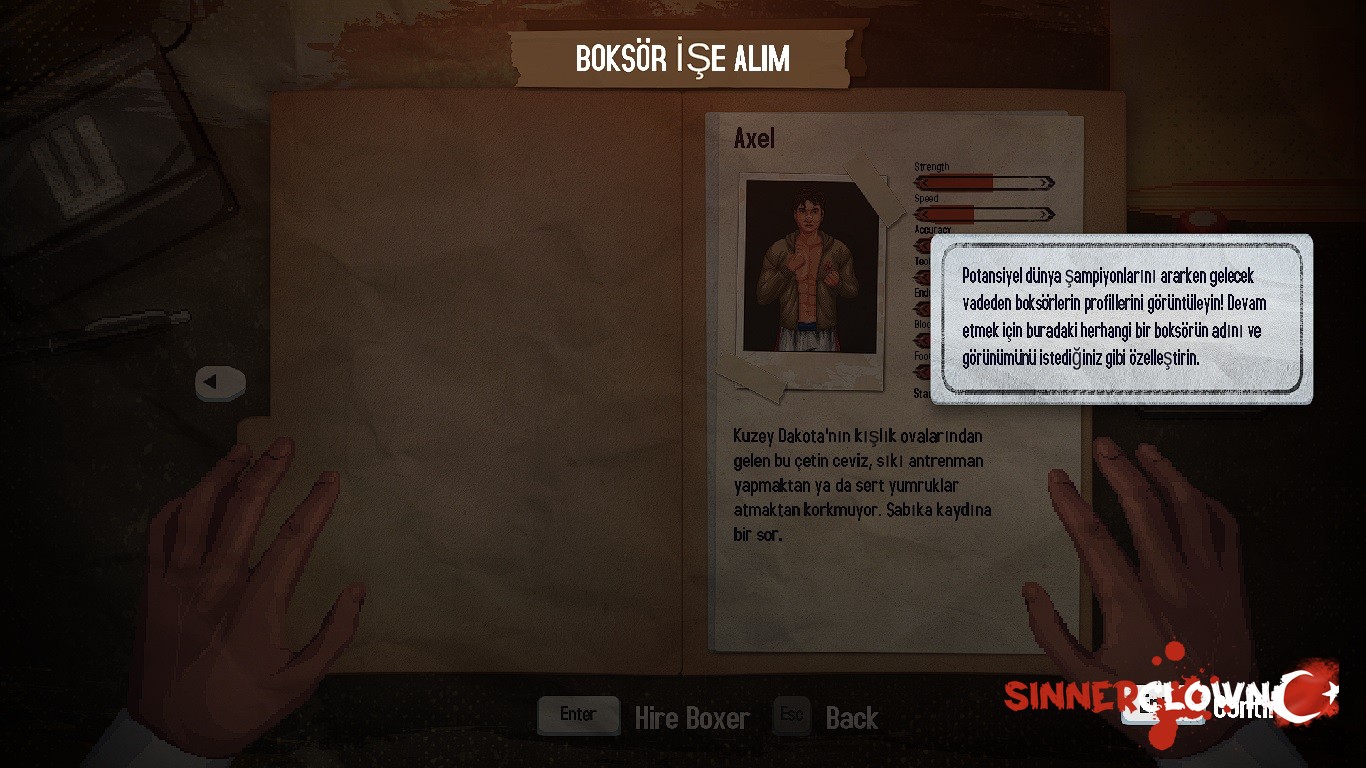Click the left arrow to browse previous boxer

click(220, 382)
